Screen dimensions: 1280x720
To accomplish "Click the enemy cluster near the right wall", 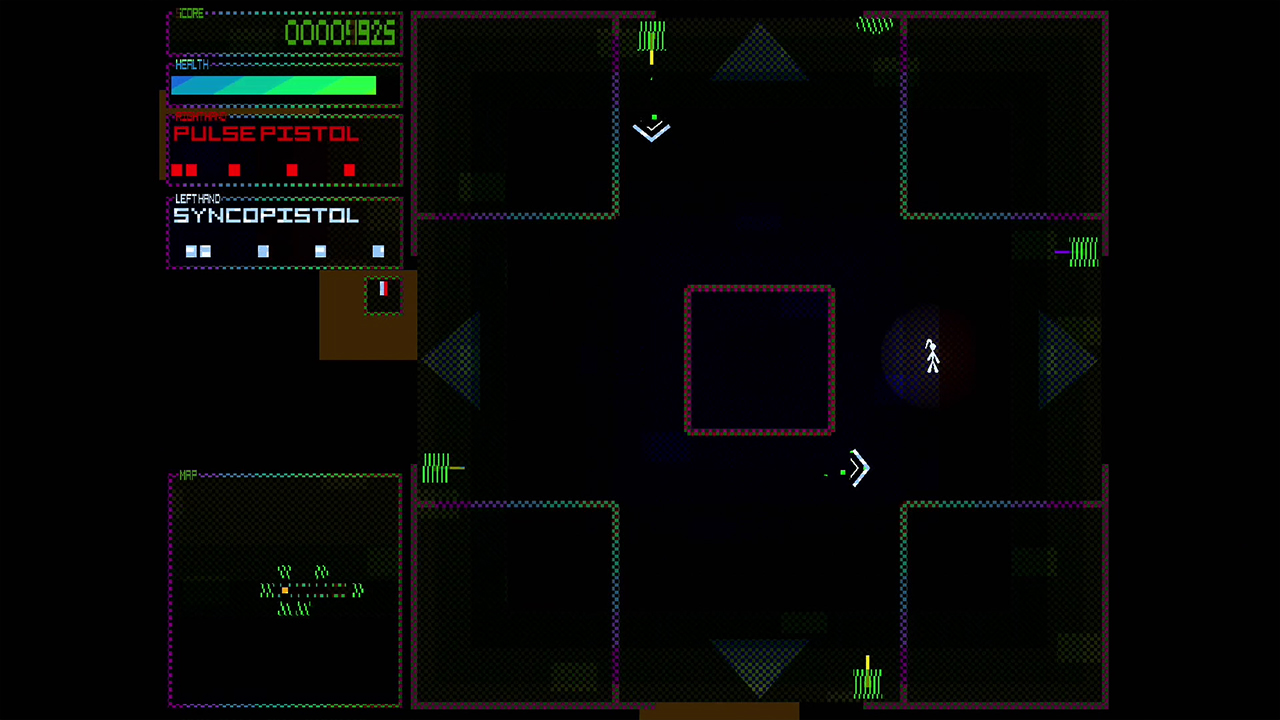I will click(1081, 252).
